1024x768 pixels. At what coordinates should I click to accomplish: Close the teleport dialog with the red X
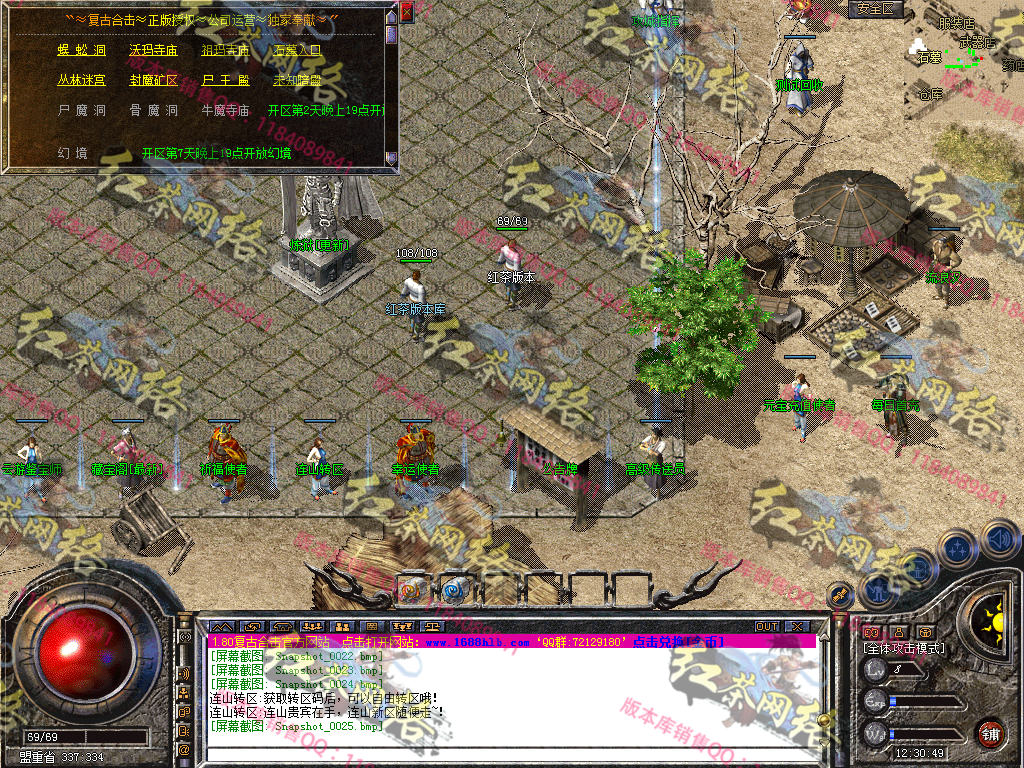[406, 13]
